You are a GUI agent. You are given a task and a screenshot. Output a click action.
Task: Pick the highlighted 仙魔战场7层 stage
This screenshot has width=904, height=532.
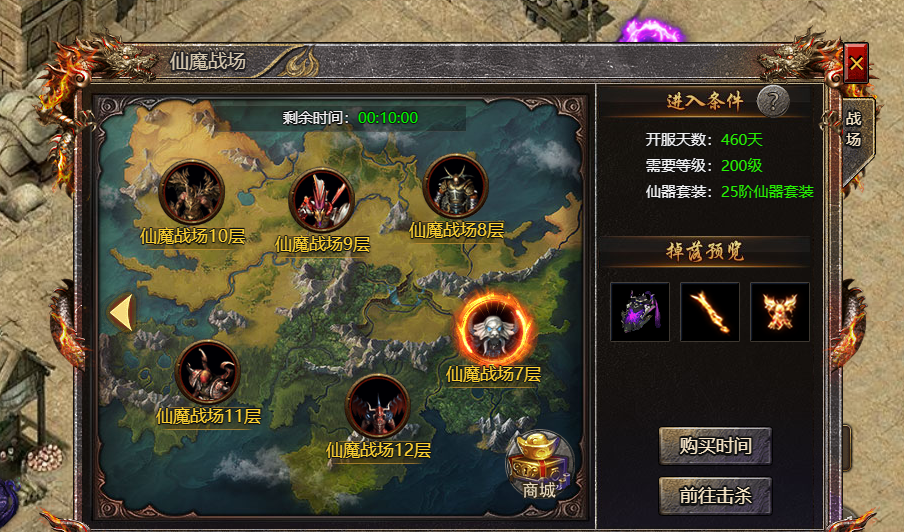(495, 328)
